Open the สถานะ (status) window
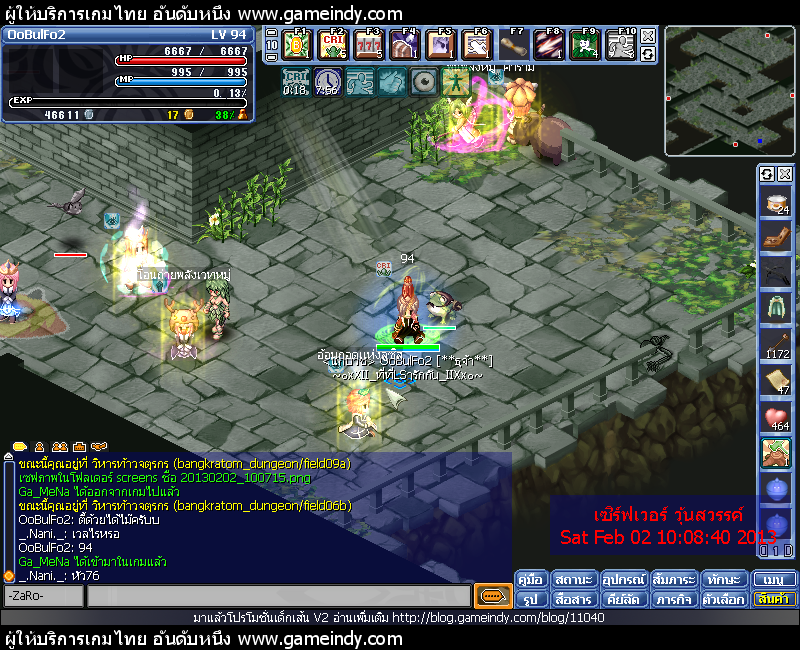 (573, 579)
